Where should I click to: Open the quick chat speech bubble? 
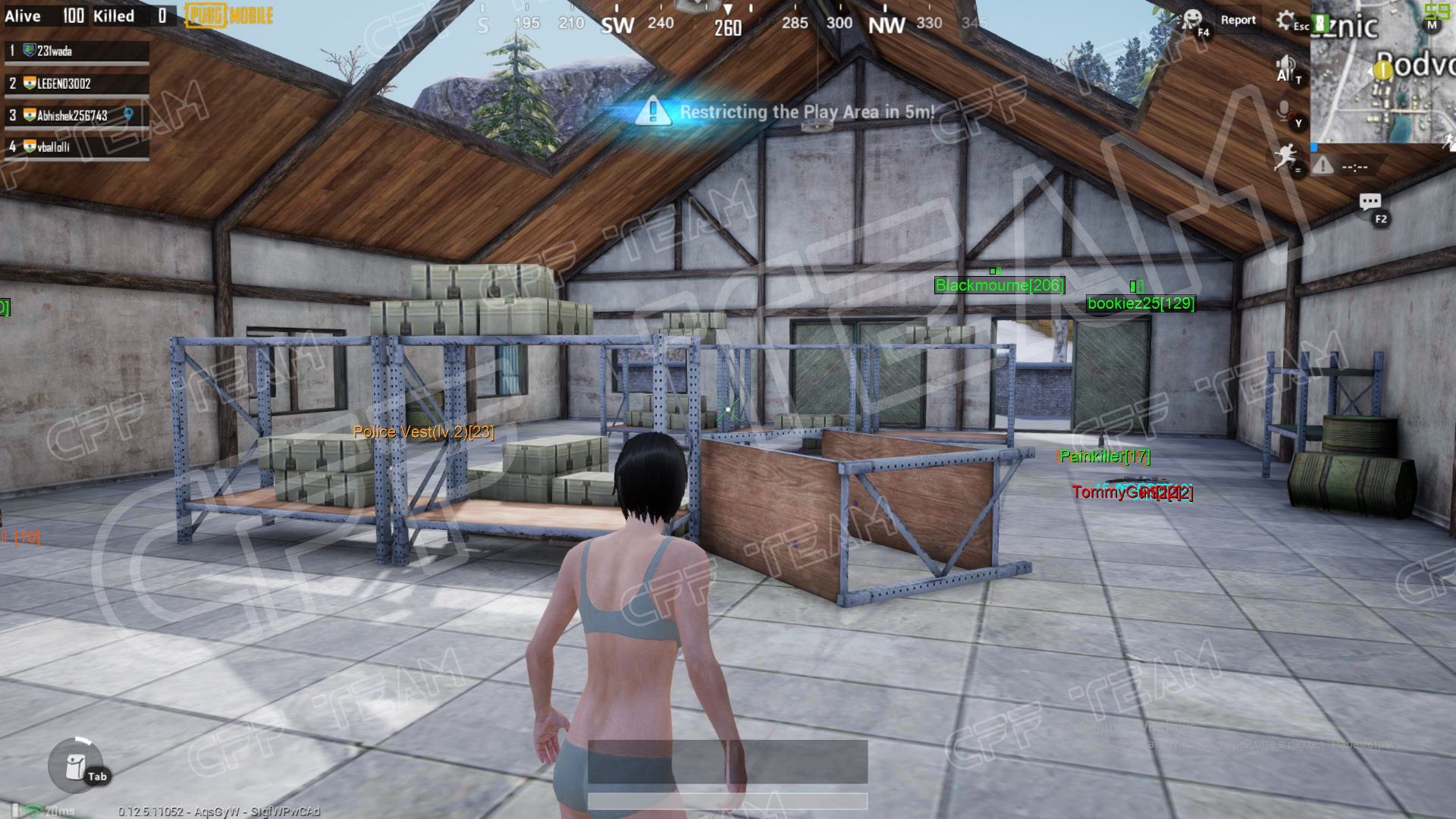click(x=1370, y=202)
